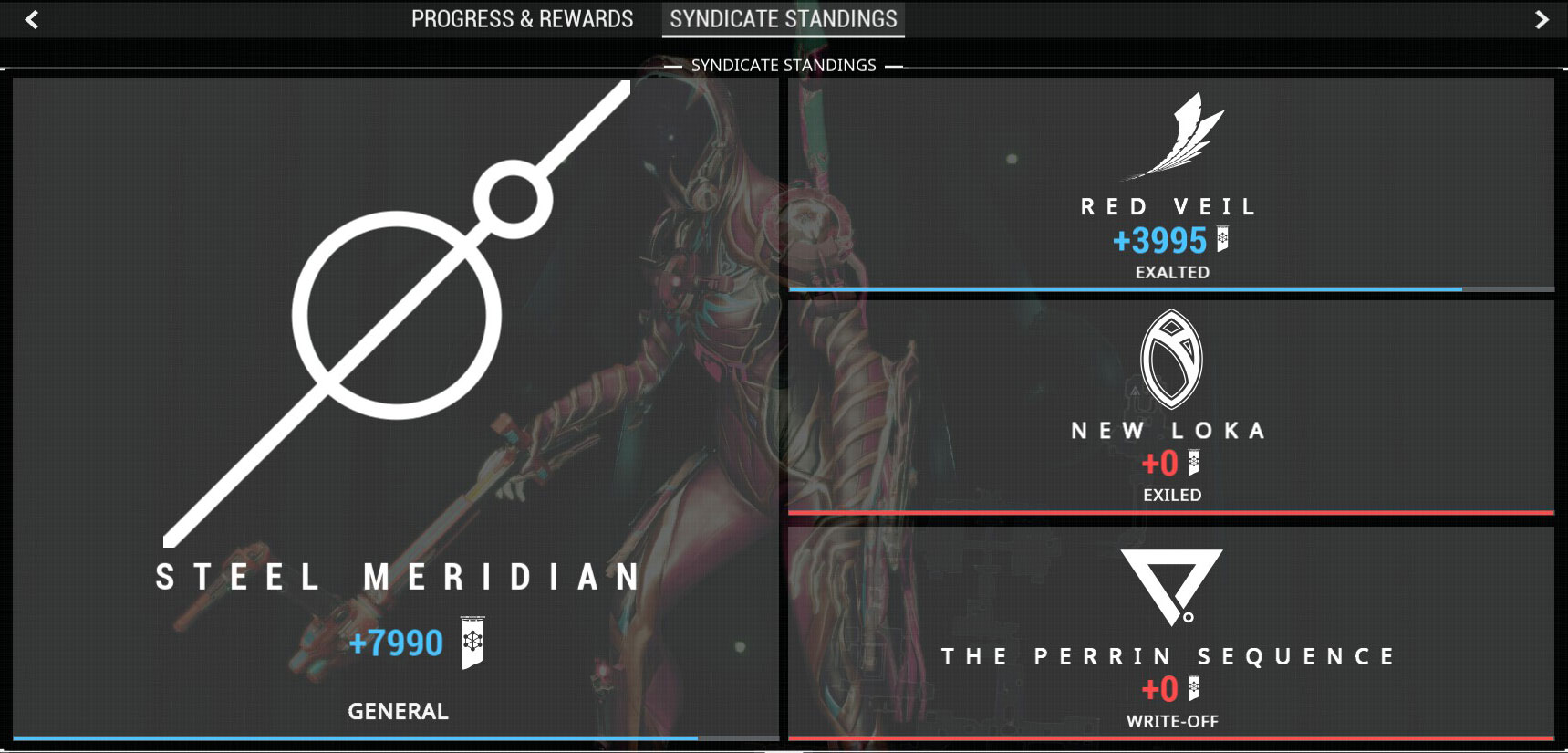Click the EXILED label under New Loka
The height and width of the screenshot is (753, 1568).
click(1171, 496)
